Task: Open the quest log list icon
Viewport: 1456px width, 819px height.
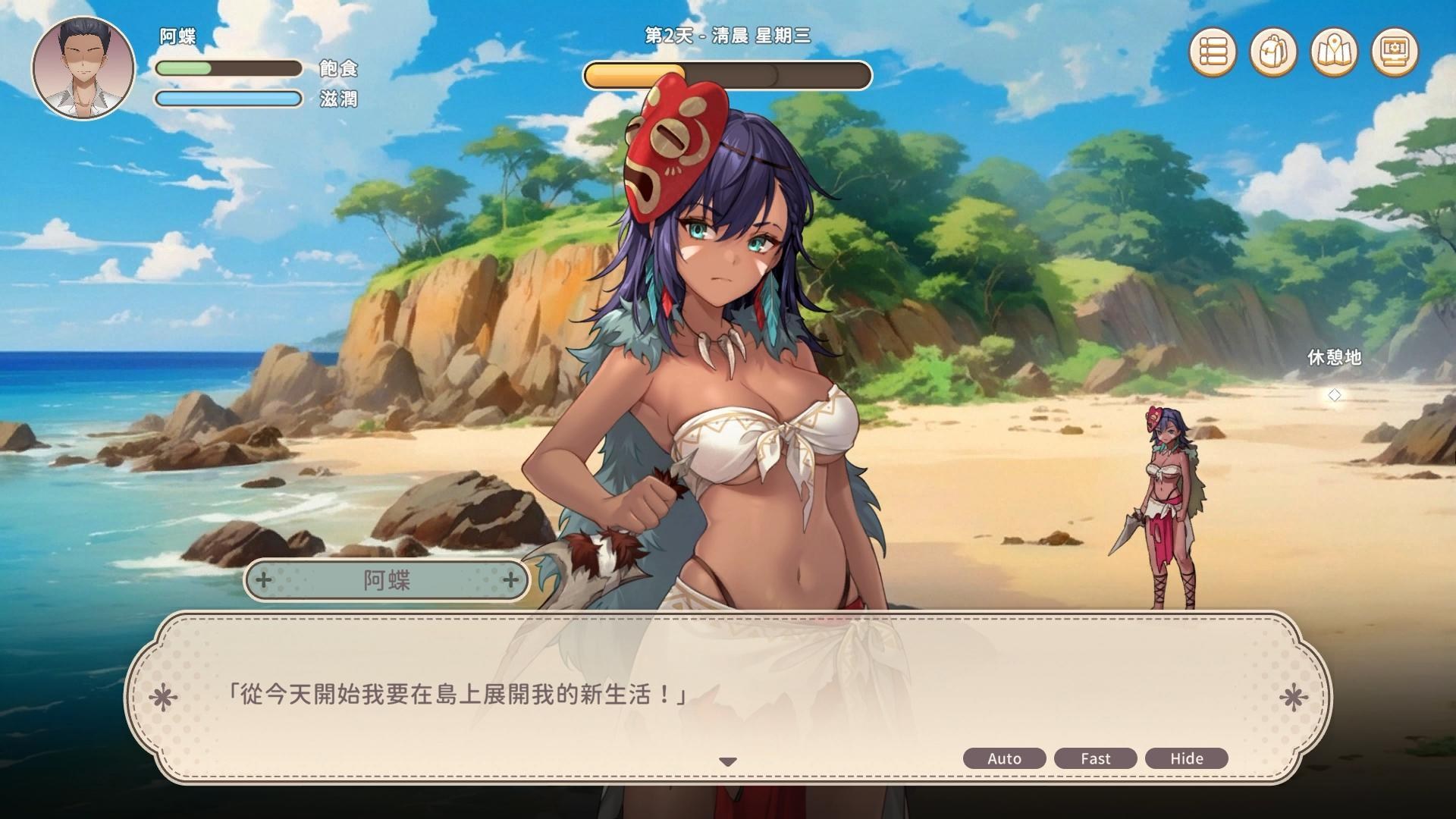Action: [1213, 50]
